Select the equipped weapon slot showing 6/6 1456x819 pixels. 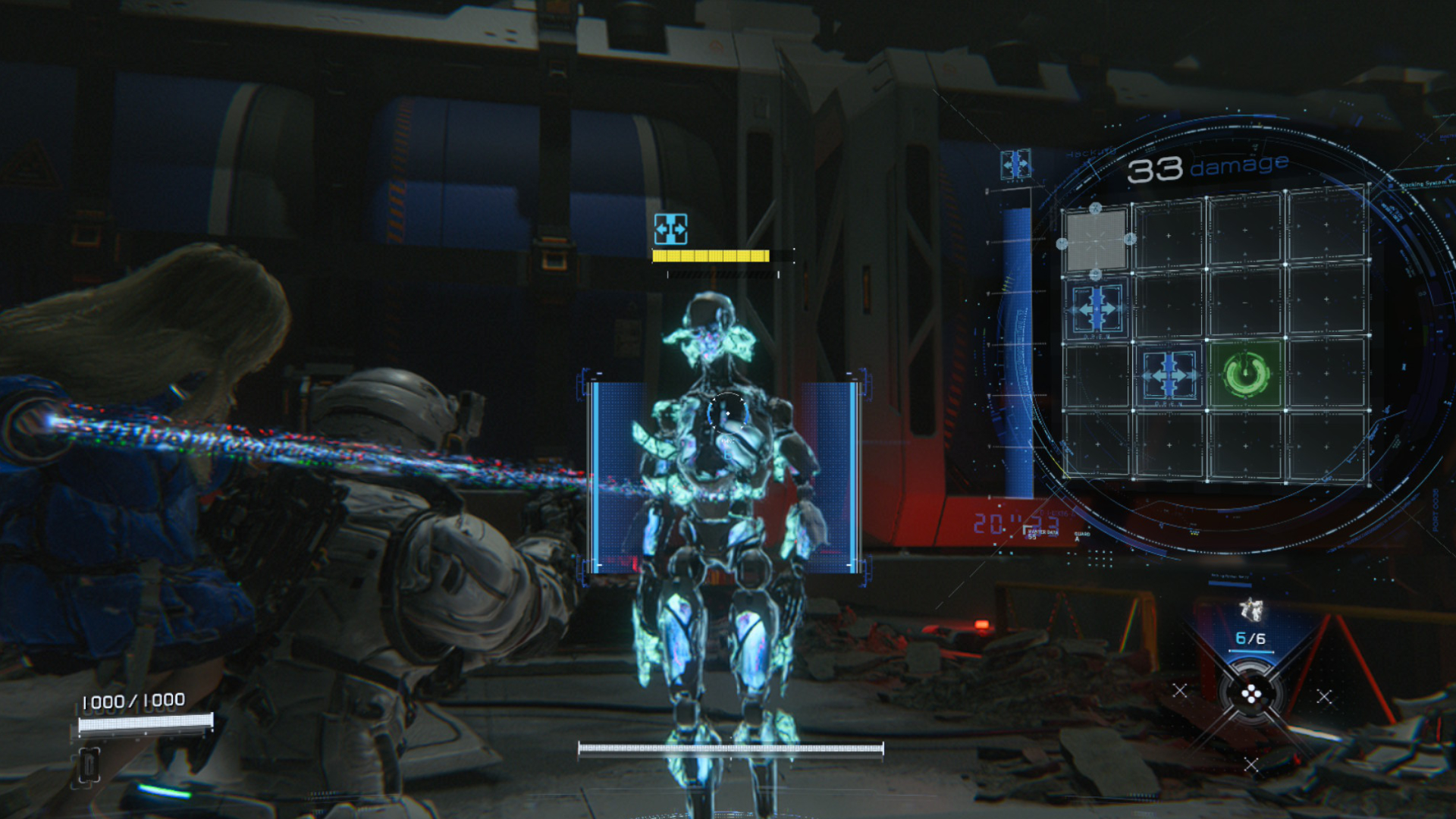(x=1250, y=626)
